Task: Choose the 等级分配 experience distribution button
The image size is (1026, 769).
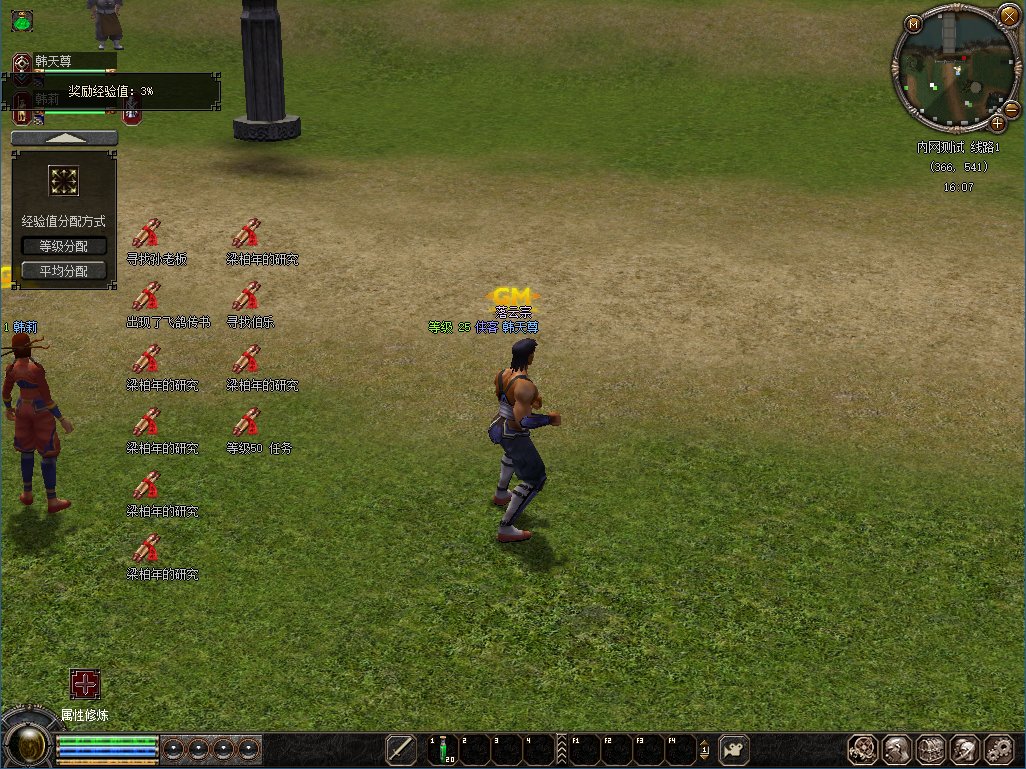Action: click(64, 246)
